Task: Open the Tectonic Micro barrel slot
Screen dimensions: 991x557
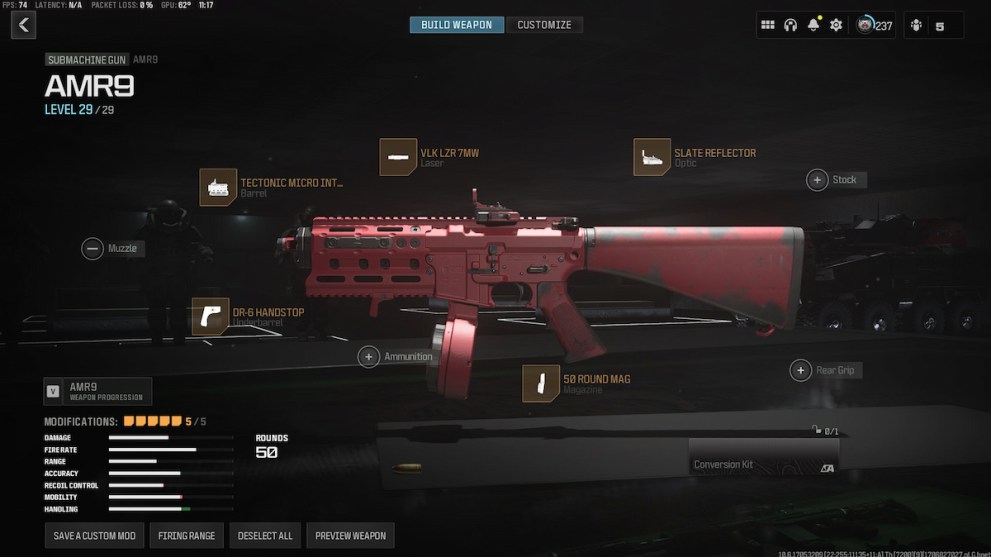Action: pos(218,187)
